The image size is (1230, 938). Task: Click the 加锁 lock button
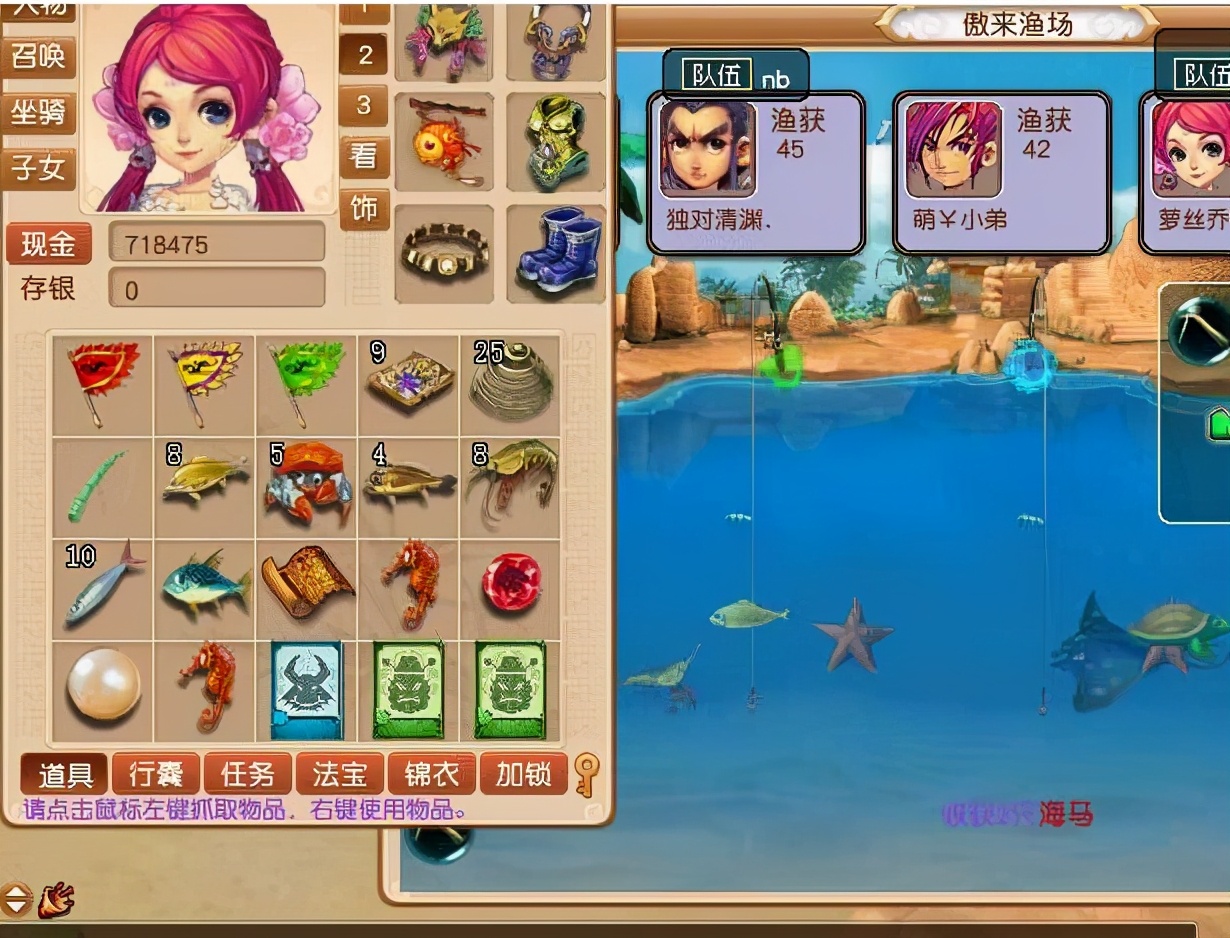(x=523, y=774)
